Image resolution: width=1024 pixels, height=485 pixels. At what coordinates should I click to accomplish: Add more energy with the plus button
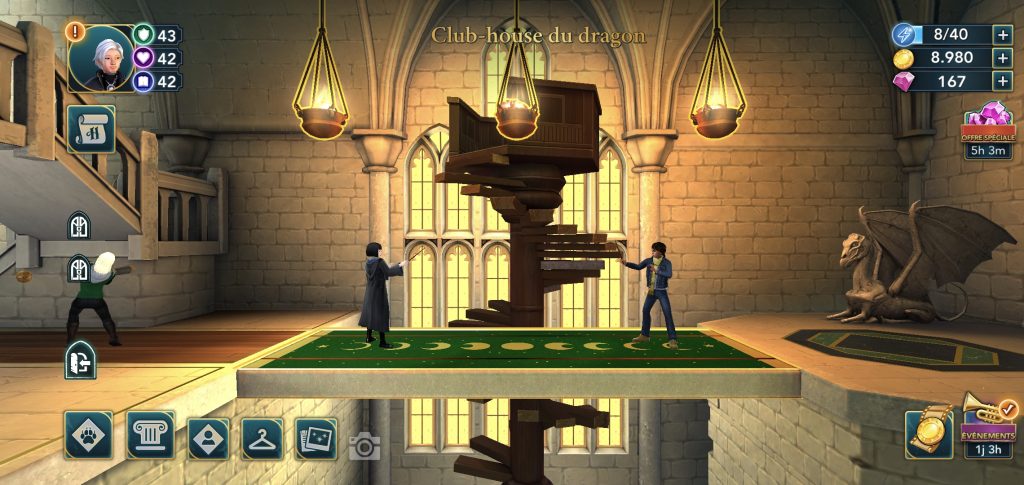click(x=1002, y=35)
